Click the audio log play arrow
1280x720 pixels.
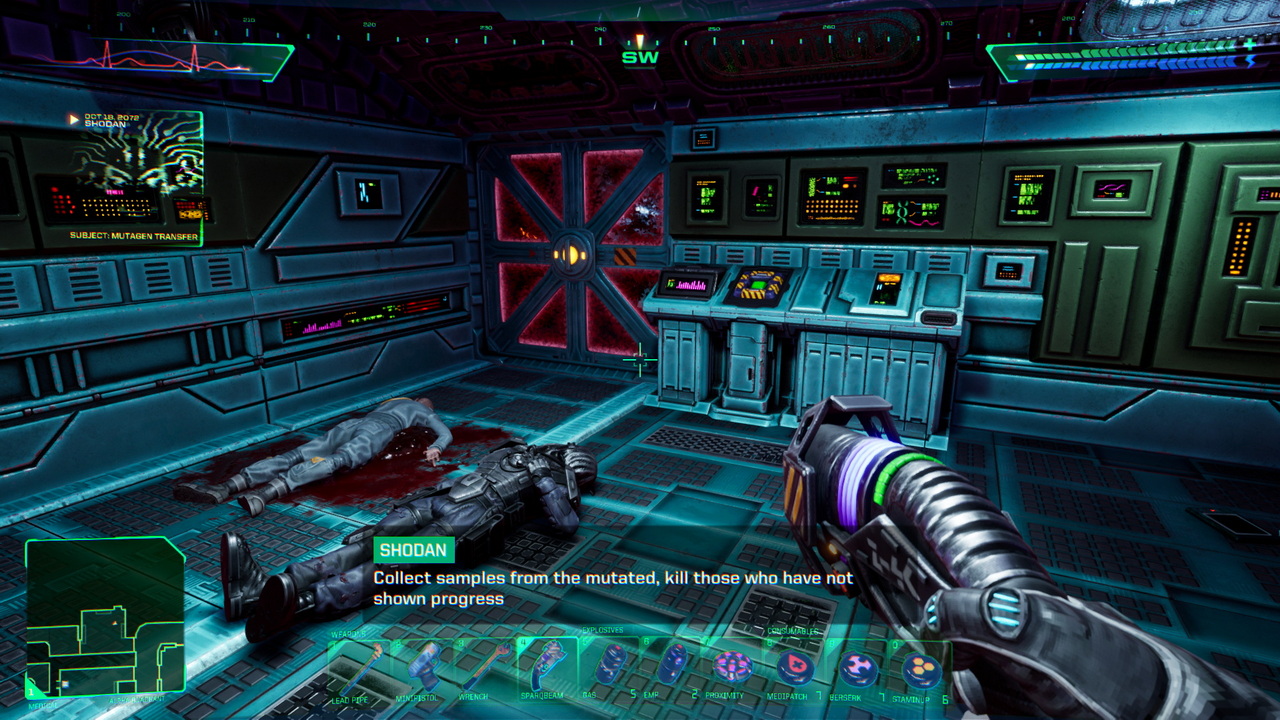[73, 119]
